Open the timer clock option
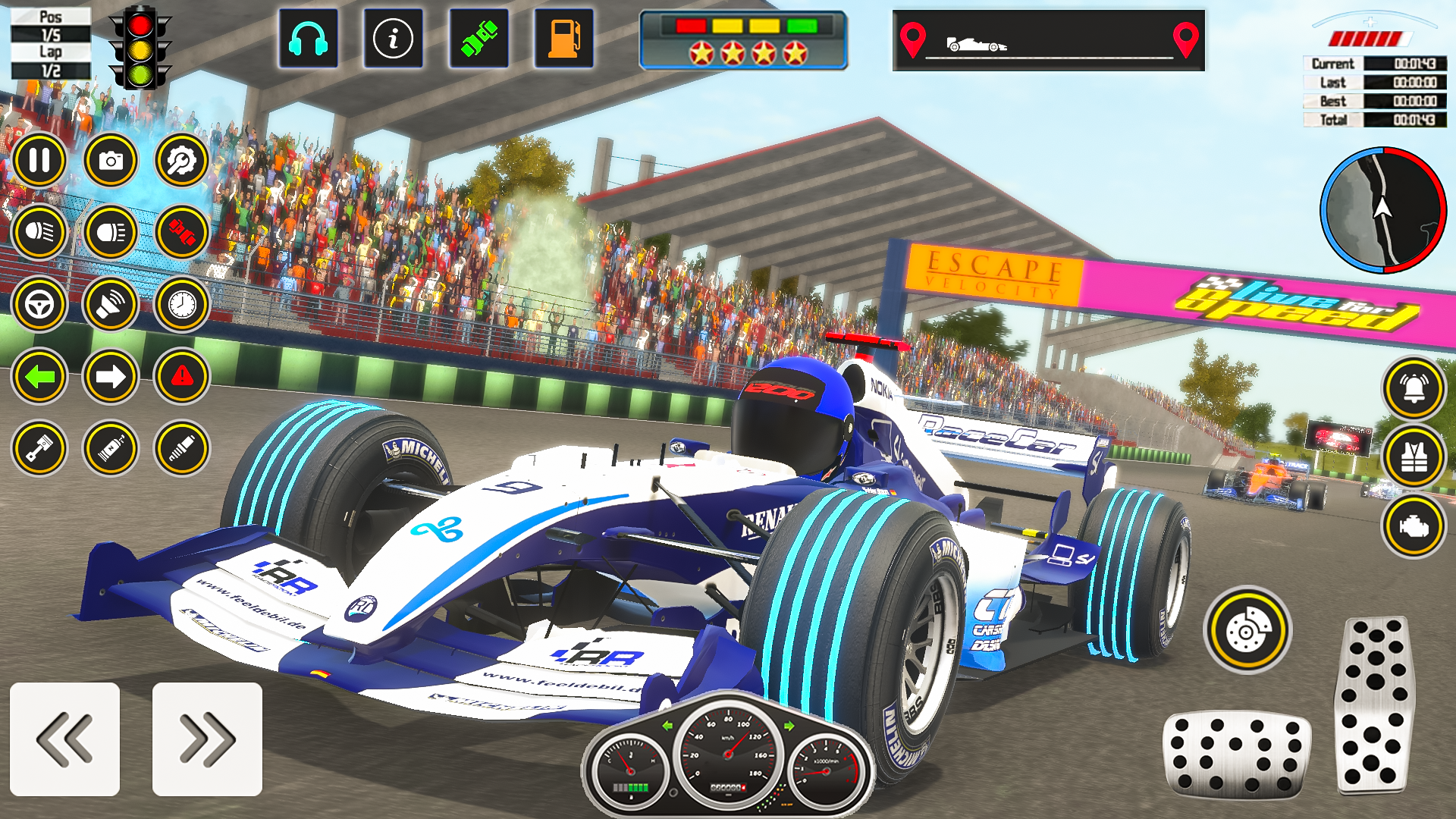This screenshot has height=819, width=1456. 182,305
